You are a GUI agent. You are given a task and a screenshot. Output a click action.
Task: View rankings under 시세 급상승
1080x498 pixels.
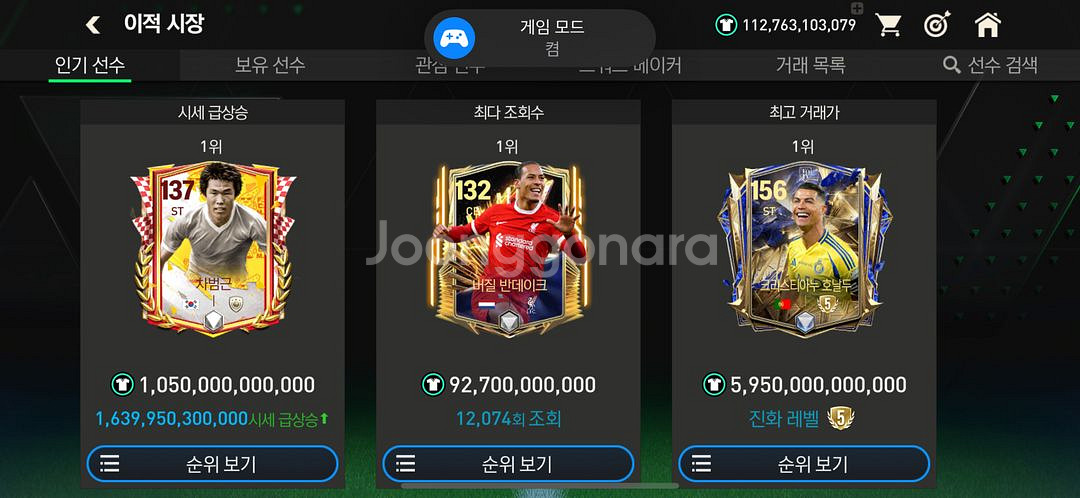212,464
